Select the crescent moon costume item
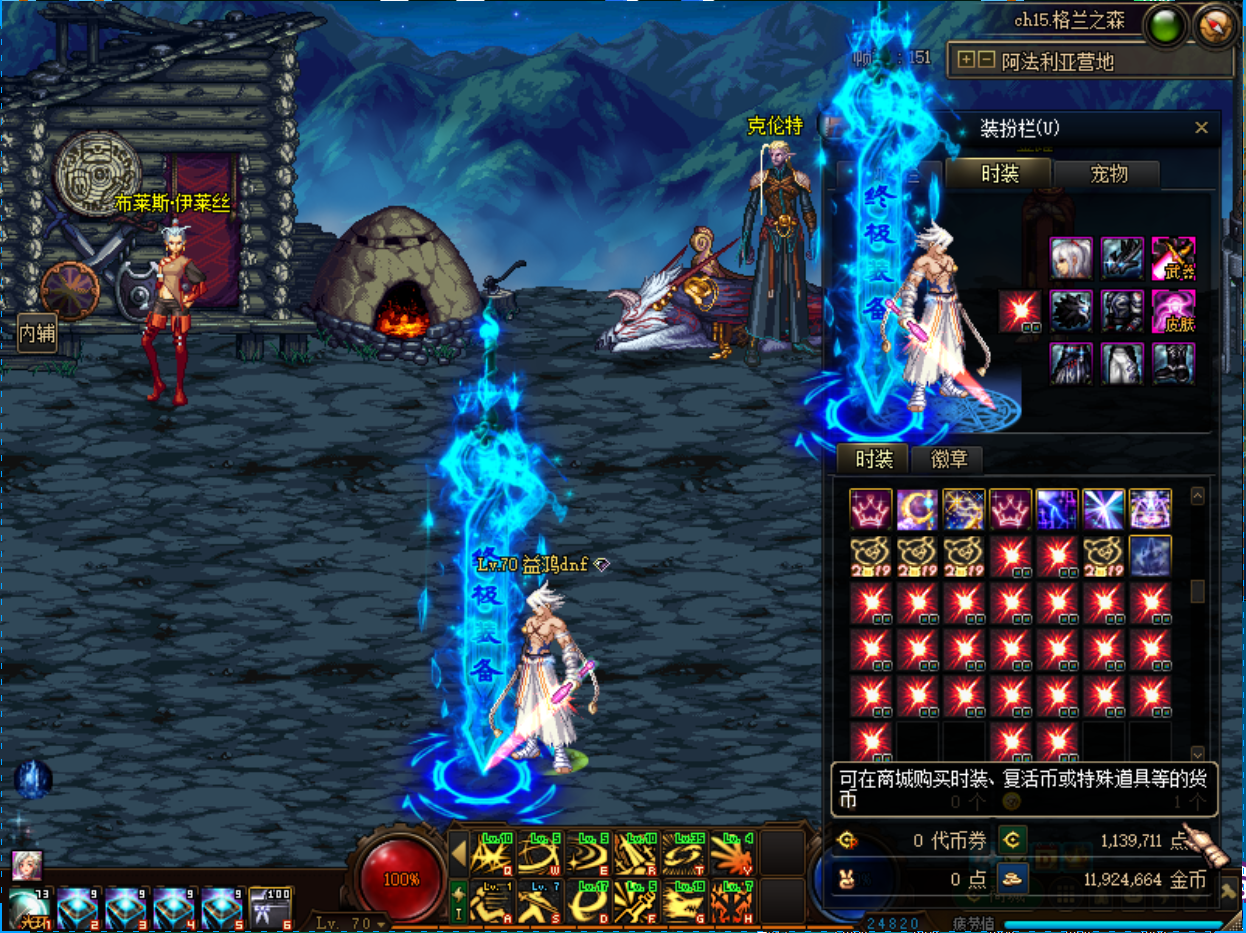Image resolution: width=1246 pixels, height=933 pixels. point(917,509)
